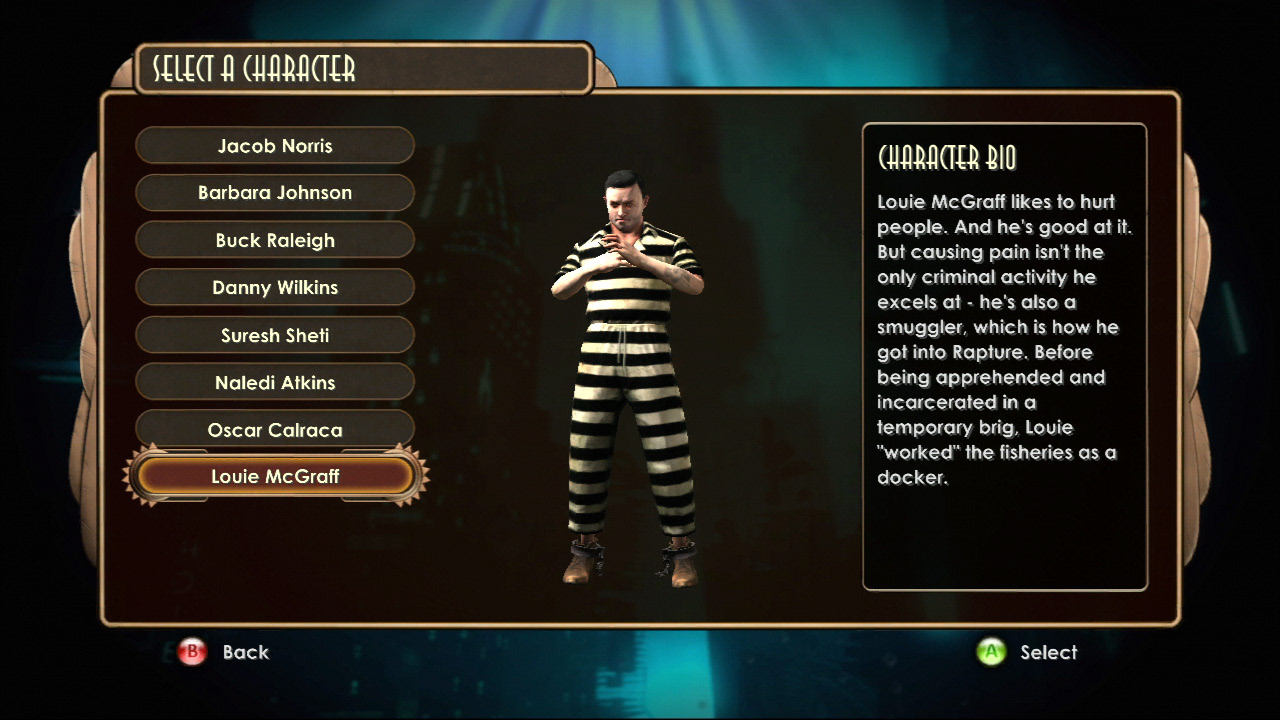This screenshot has width=1280, height=720.
Task: Choose the highlighted Louie McGraff entry
Action: (x=275, y=476)
